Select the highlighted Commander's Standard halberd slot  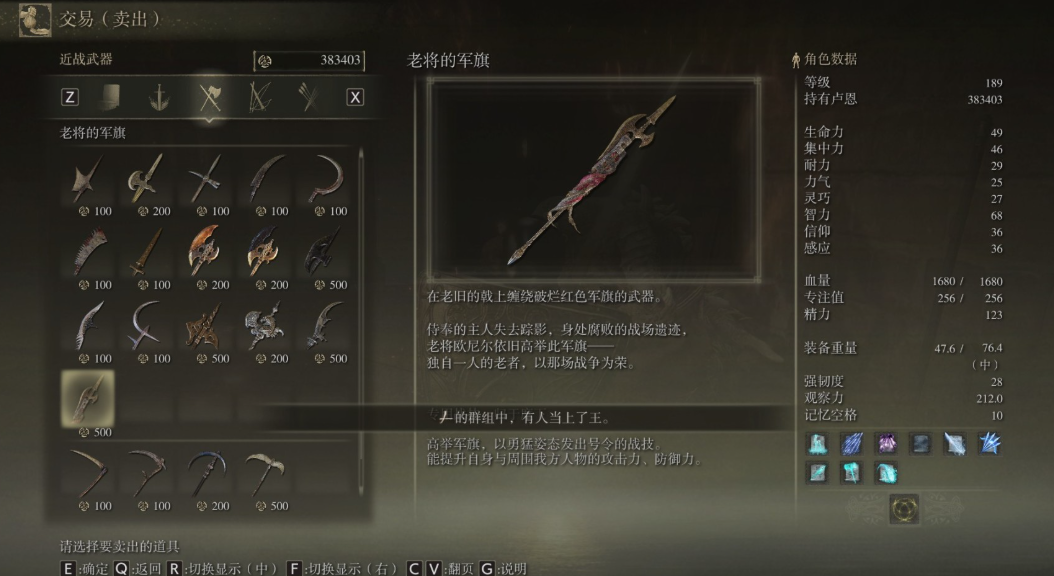click(88, 398)
